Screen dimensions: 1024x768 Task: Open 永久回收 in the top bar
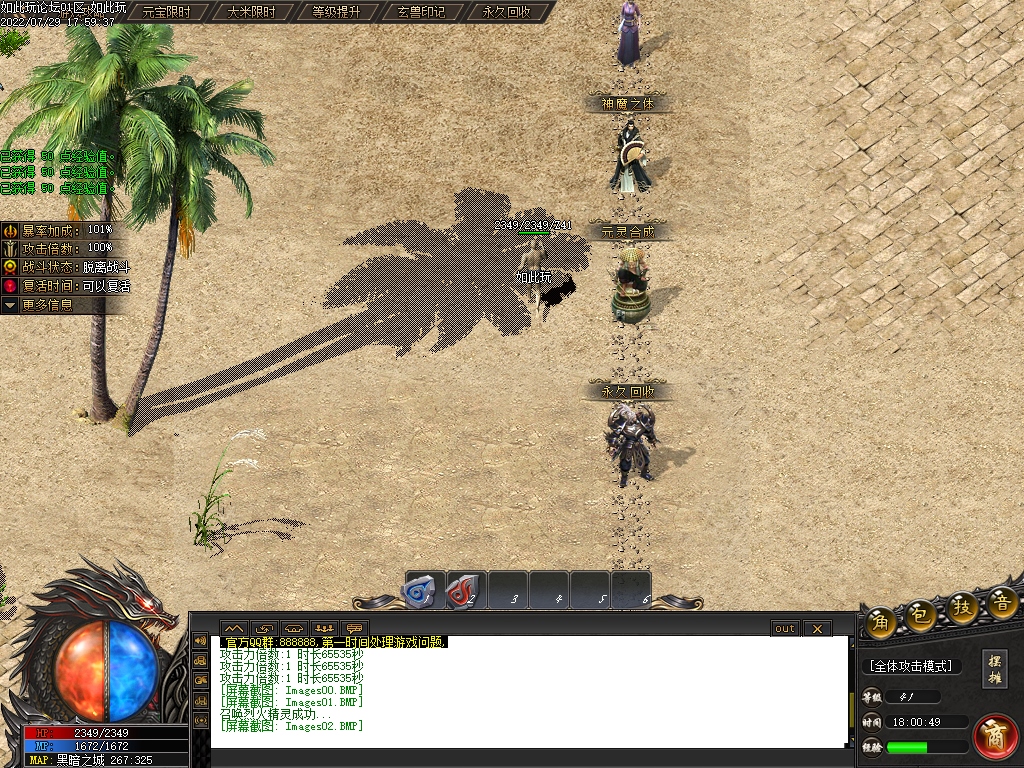coord(507,12)
